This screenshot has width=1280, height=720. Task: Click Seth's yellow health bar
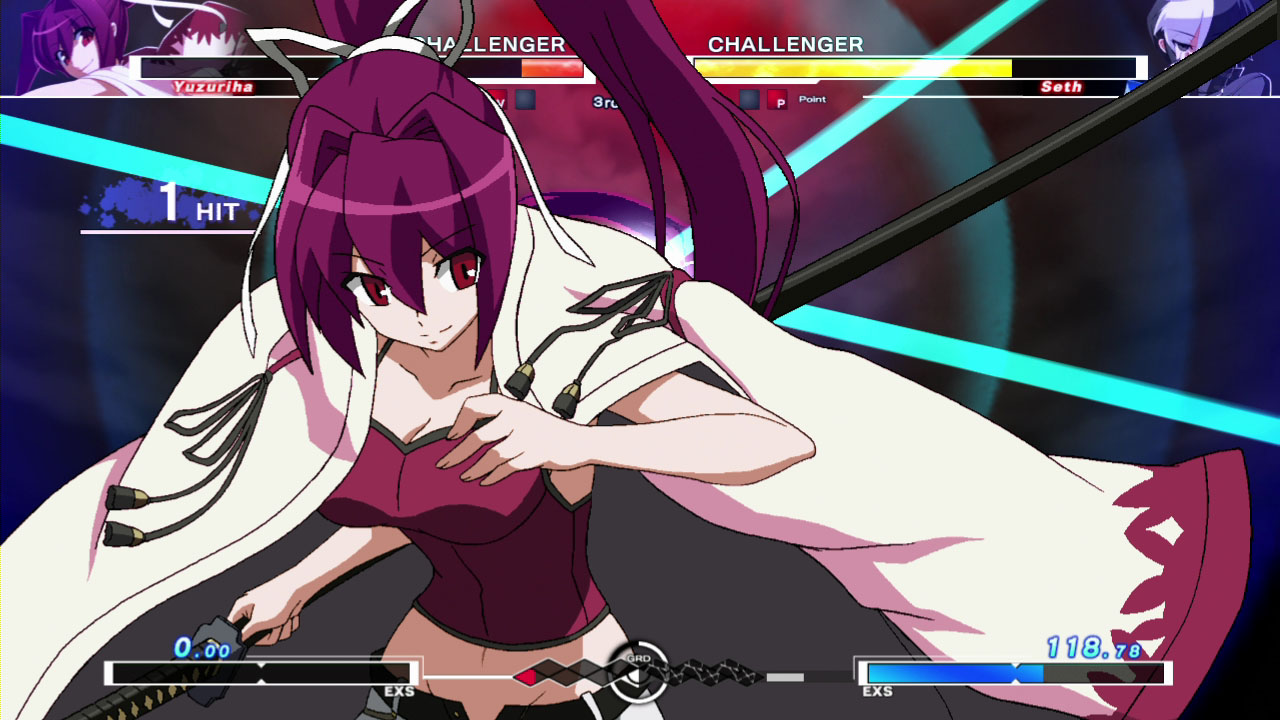click(x=850, y=69)
